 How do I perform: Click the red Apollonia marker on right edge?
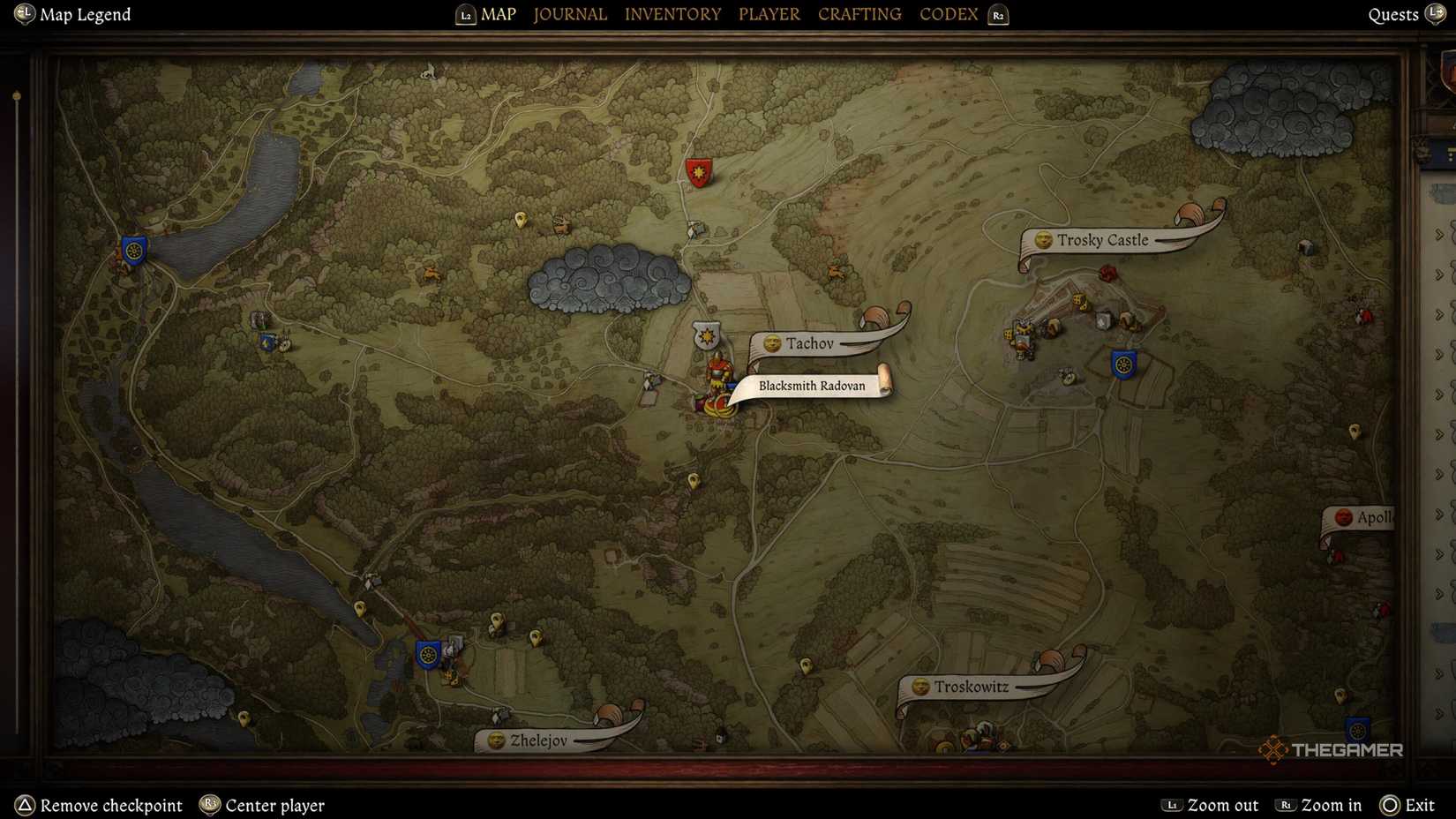coord(1345,517)
